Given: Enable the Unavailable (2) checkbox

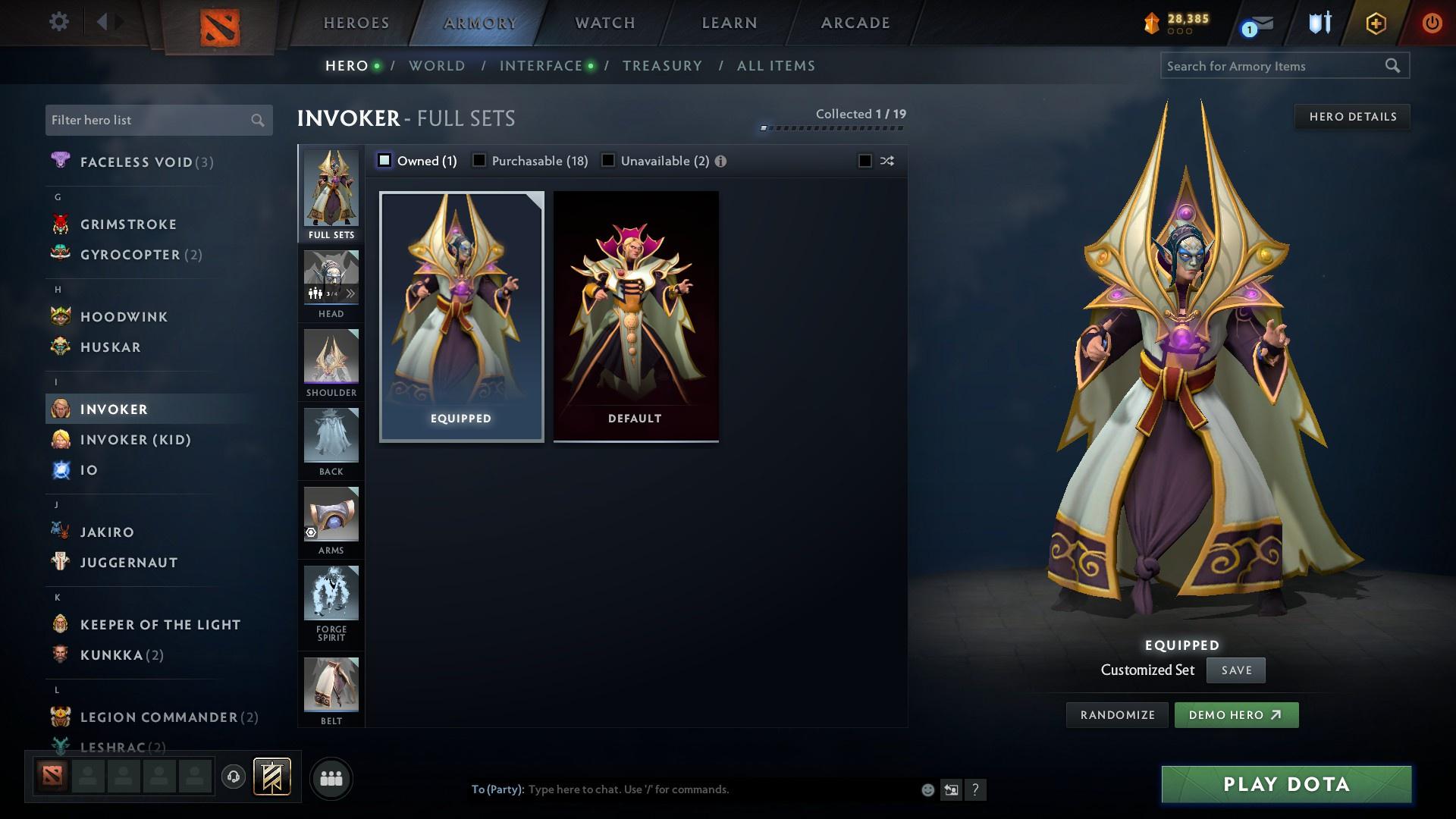Looking at the screenshot, I should (x=607, y=161).
